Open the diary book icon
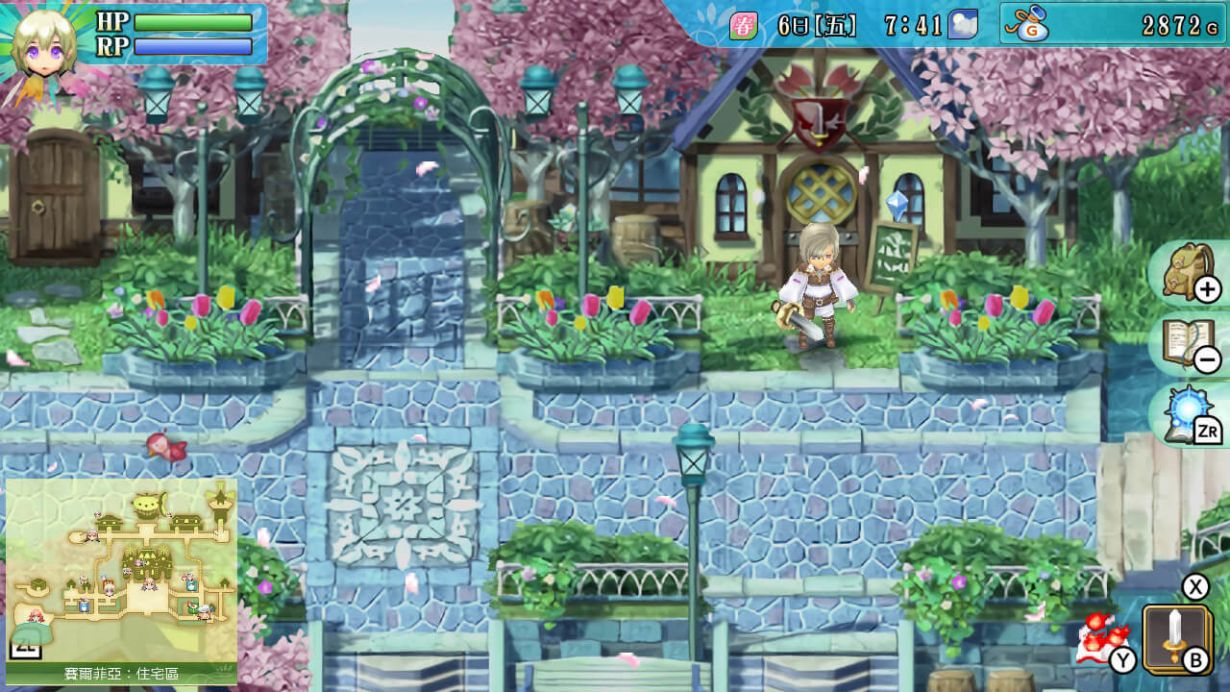The height and width of the screenshot is (692, 1230). pos(1188,343)
